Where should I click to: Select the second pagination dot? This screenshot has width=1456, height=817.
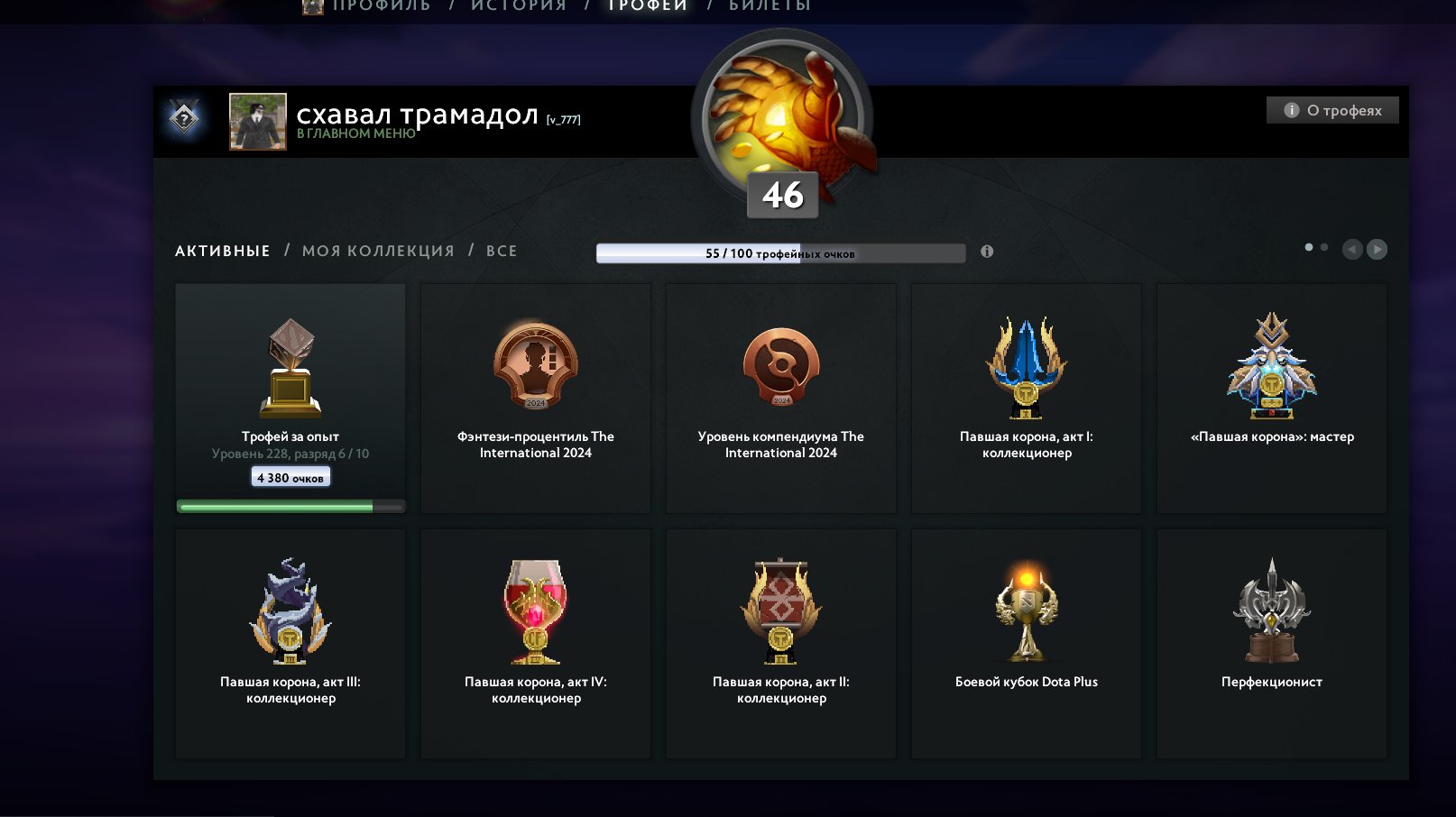click(x=1324, y=246)
